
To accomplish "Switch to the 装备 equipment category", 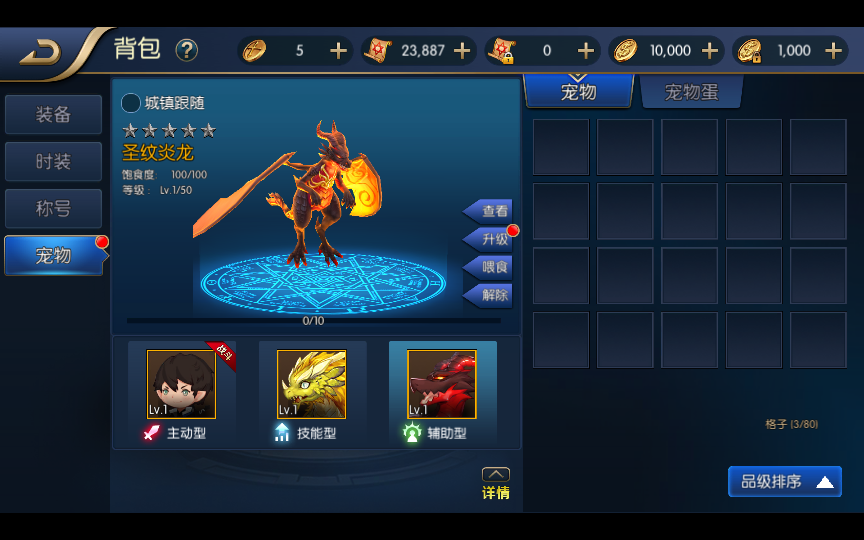I will pos(53,115).
